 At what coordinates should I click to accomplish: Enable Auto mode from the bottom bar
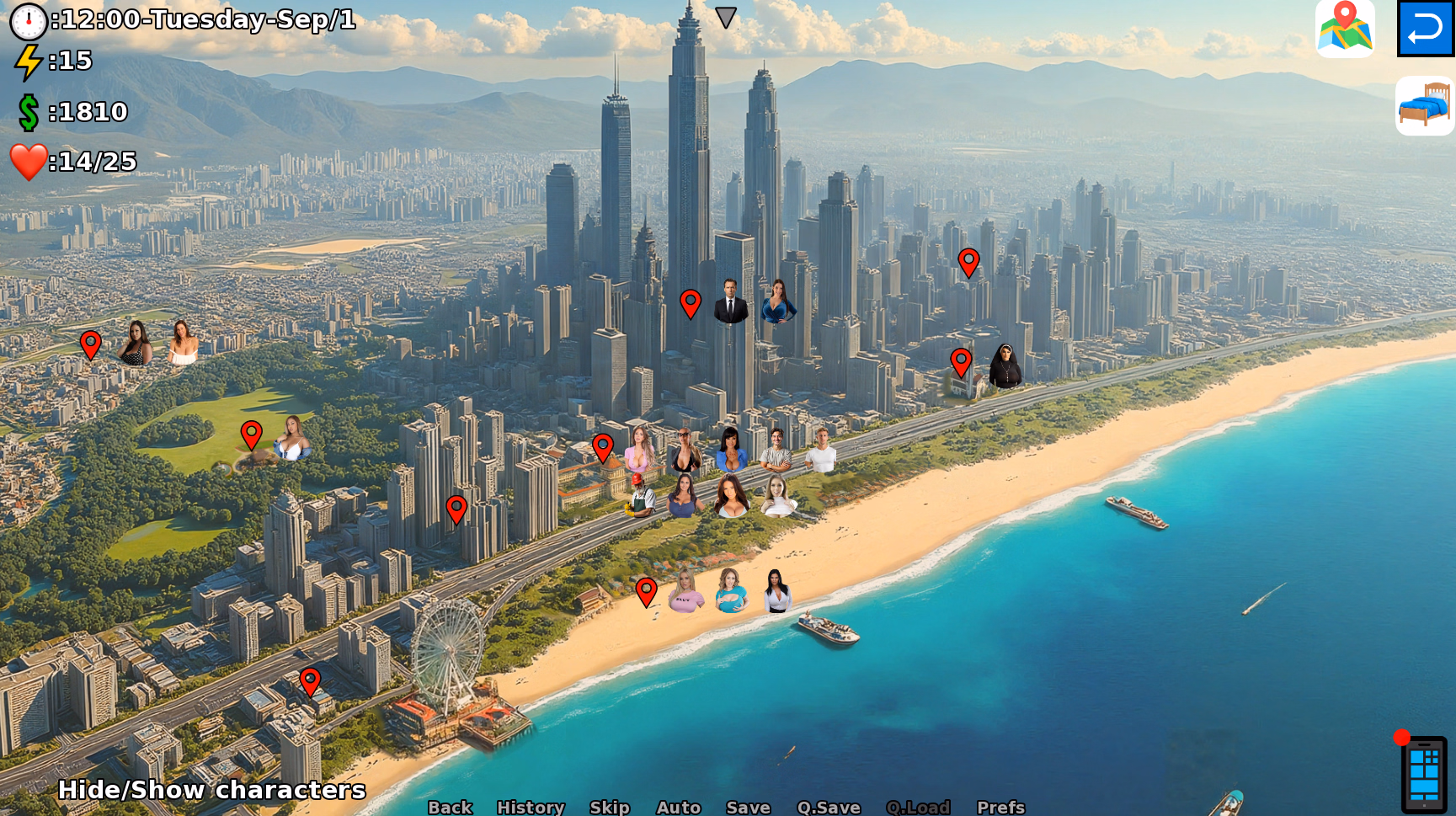click(x=679, y=807)
